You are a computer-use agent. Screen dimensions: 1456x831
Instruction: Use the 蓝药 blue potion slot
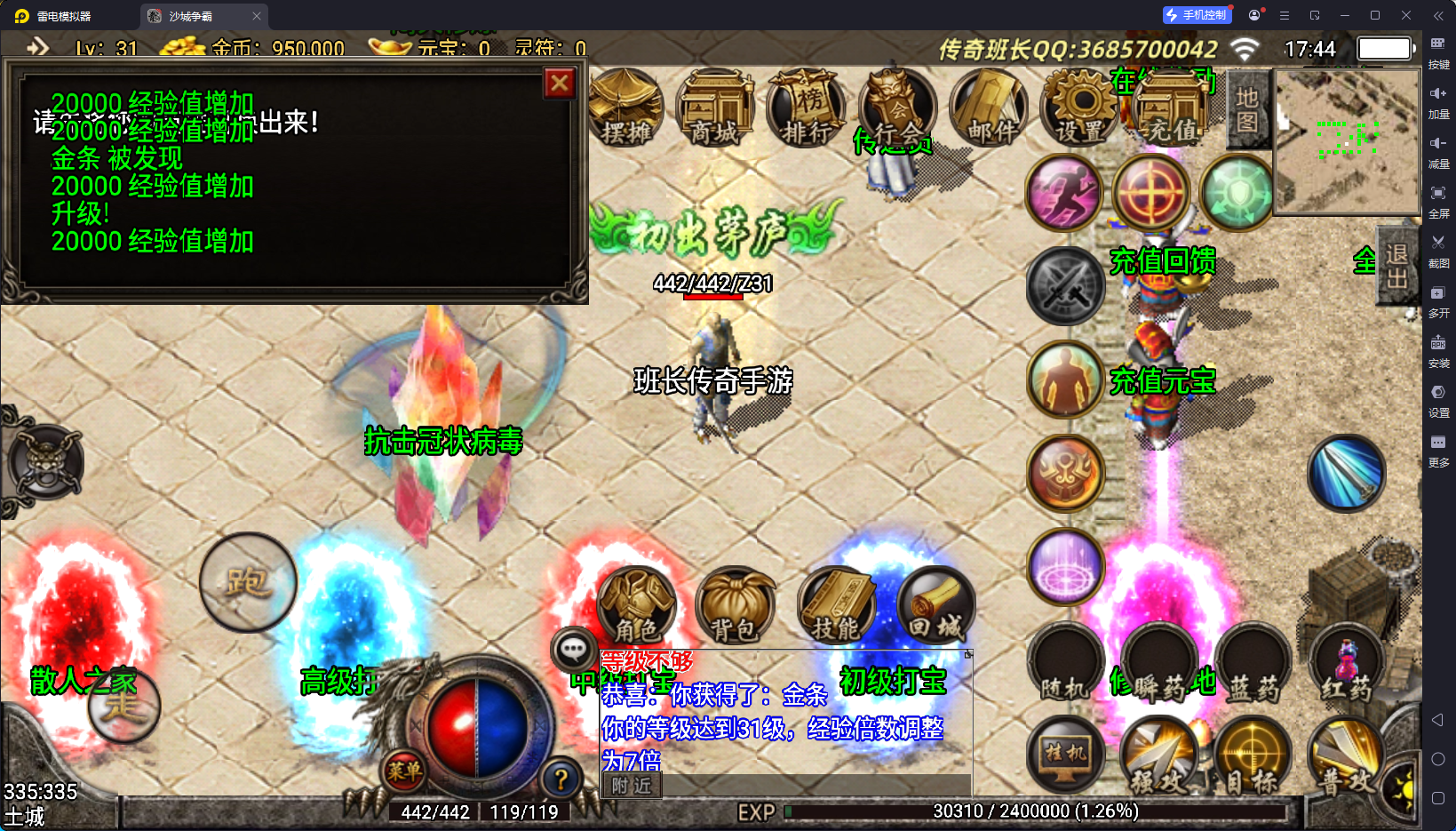point(1253,665)
